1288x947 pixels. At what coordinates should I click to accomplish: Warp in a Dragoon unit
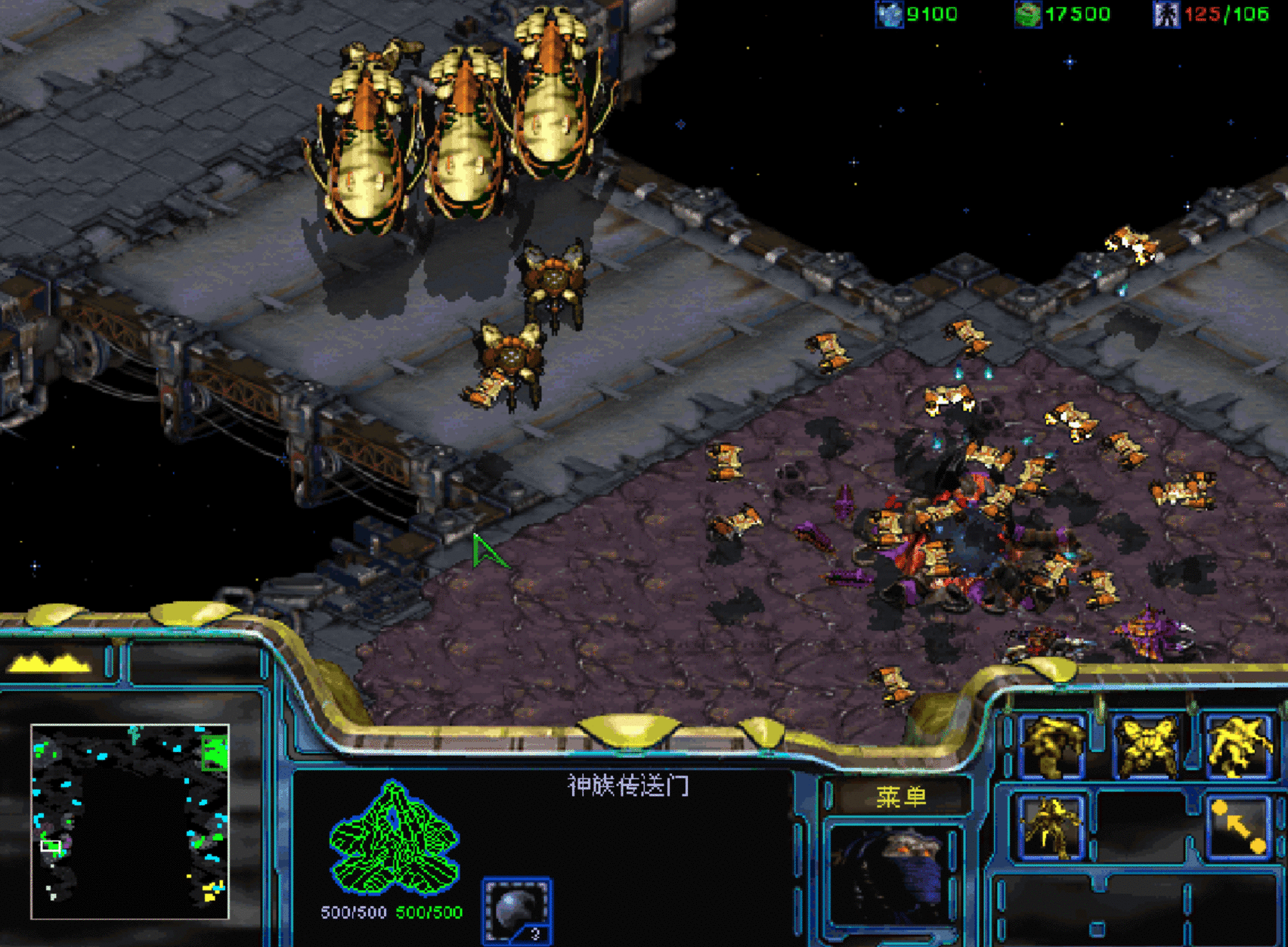(x=1144, y=747)
